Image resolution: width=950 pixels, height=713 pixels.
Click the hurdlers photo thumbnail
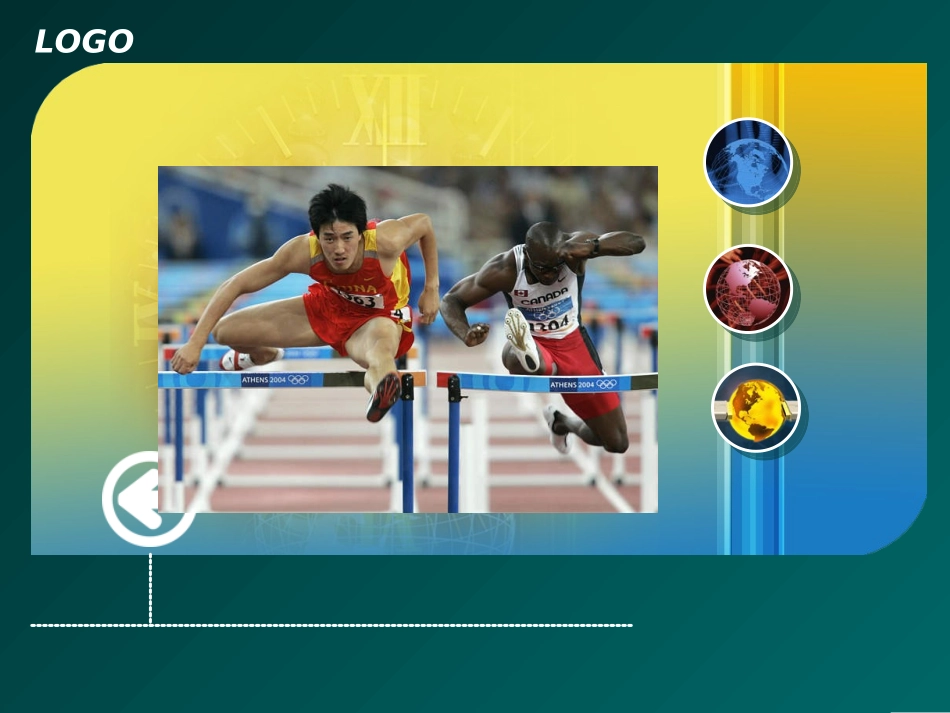408,339
